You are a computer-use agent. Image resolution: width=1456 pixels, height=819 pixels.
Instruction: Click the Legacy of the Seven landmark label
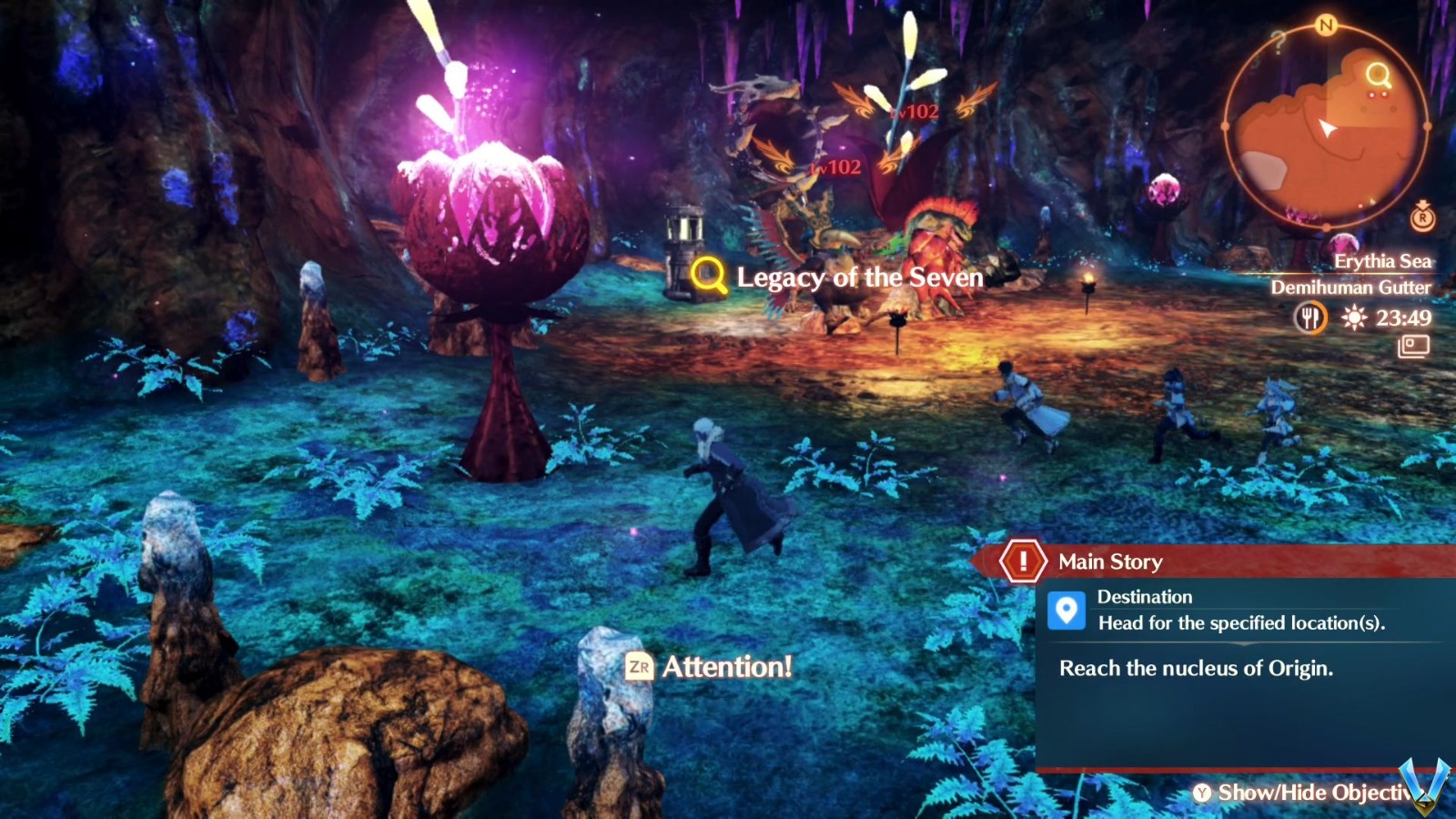858,278
